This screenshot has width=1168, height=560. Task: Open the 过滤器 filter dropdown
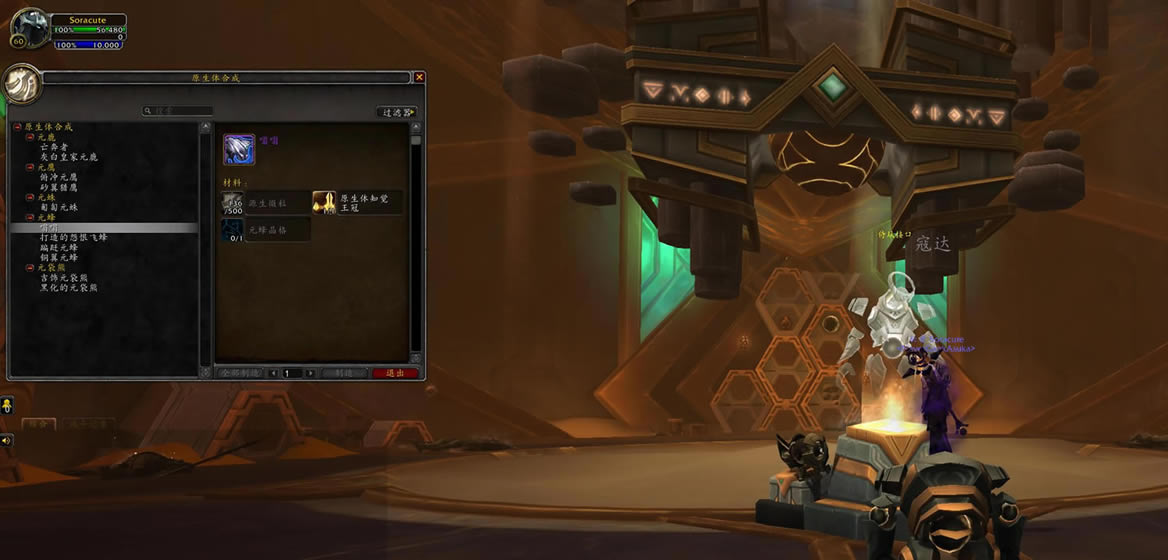(397, 112)
